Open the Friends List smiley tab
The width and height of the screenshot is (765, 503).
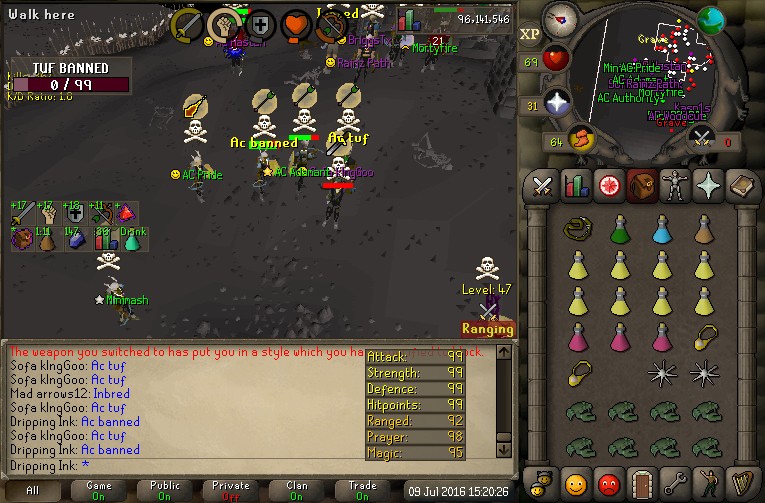[575, 484]
